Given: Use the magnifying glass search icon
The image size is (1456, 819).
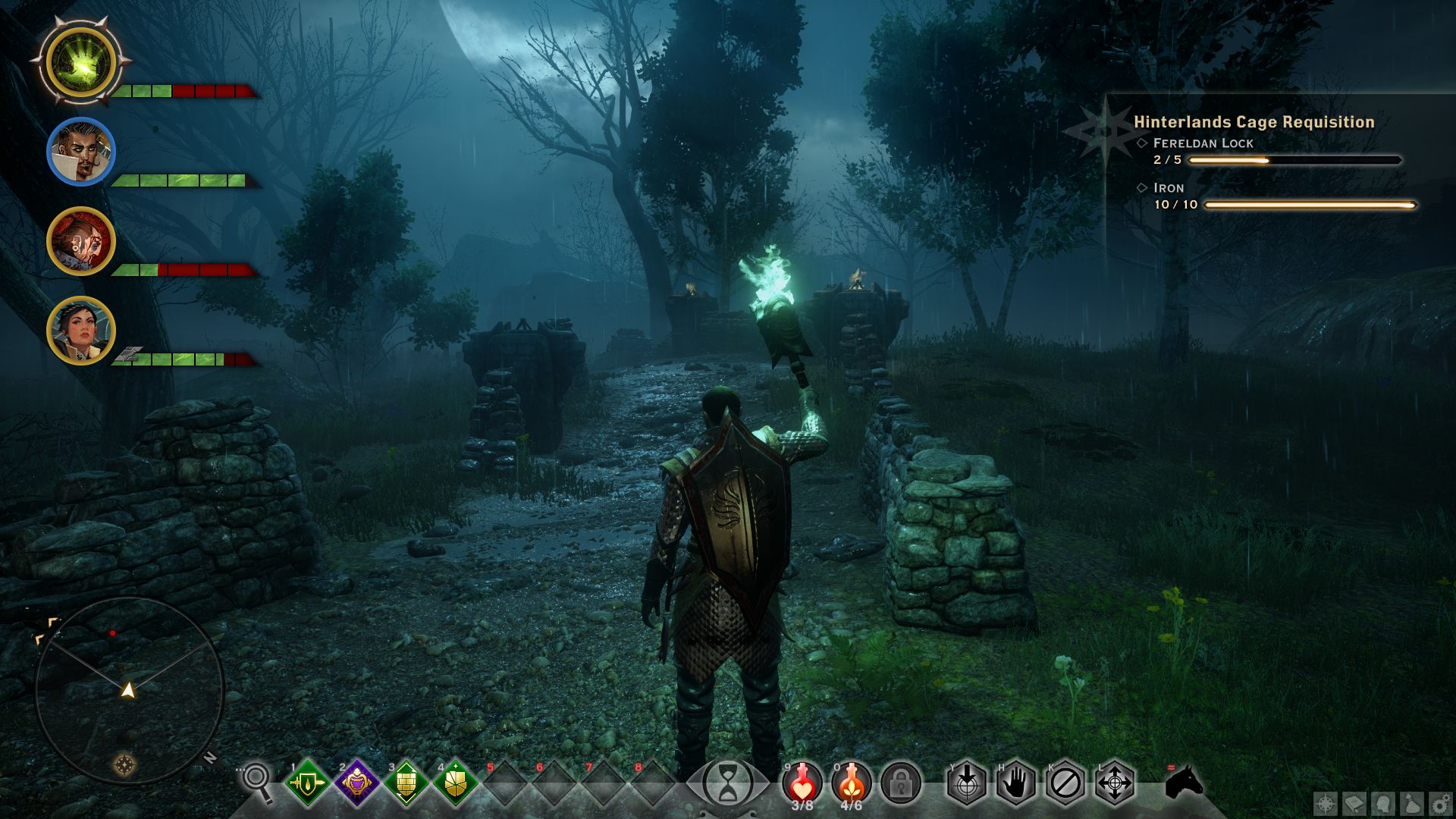Looking at the screenshot, I should (257, 781).
